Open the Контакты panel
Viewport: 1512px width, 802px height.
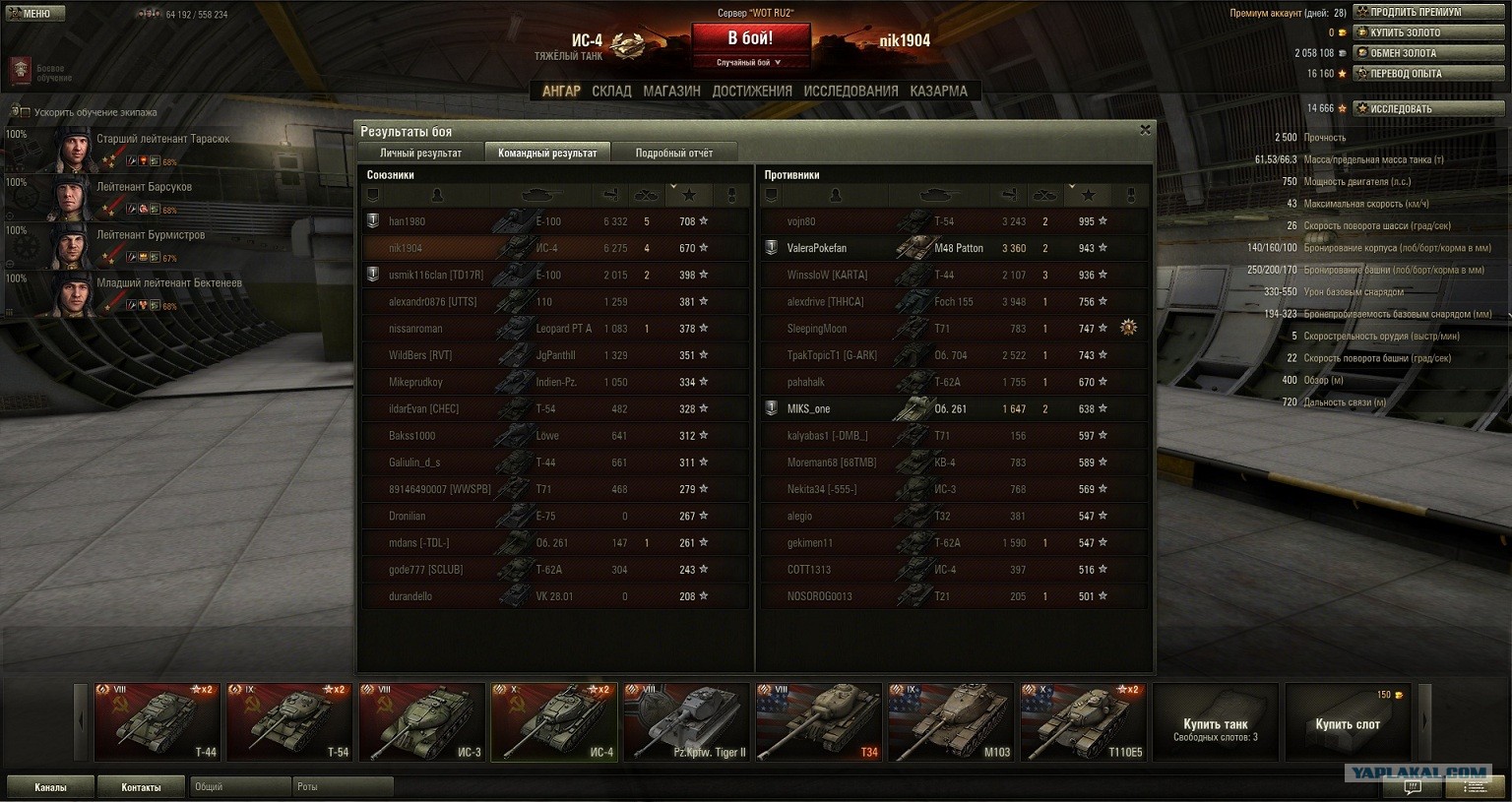pyautogui.click(x=141, y=787)
